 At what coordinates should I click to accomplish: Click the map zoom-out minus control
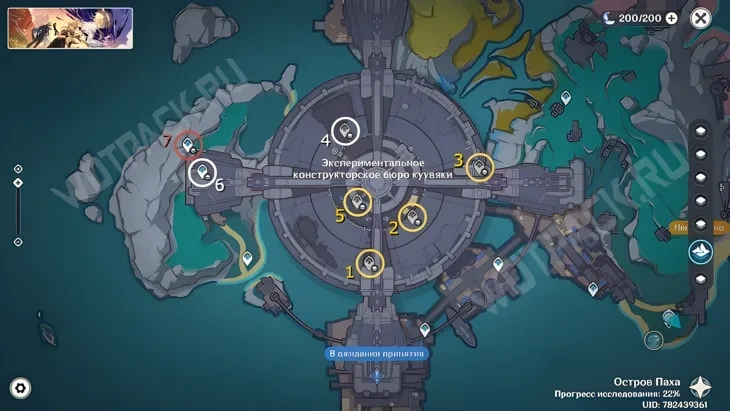click(x=18, y=241)
